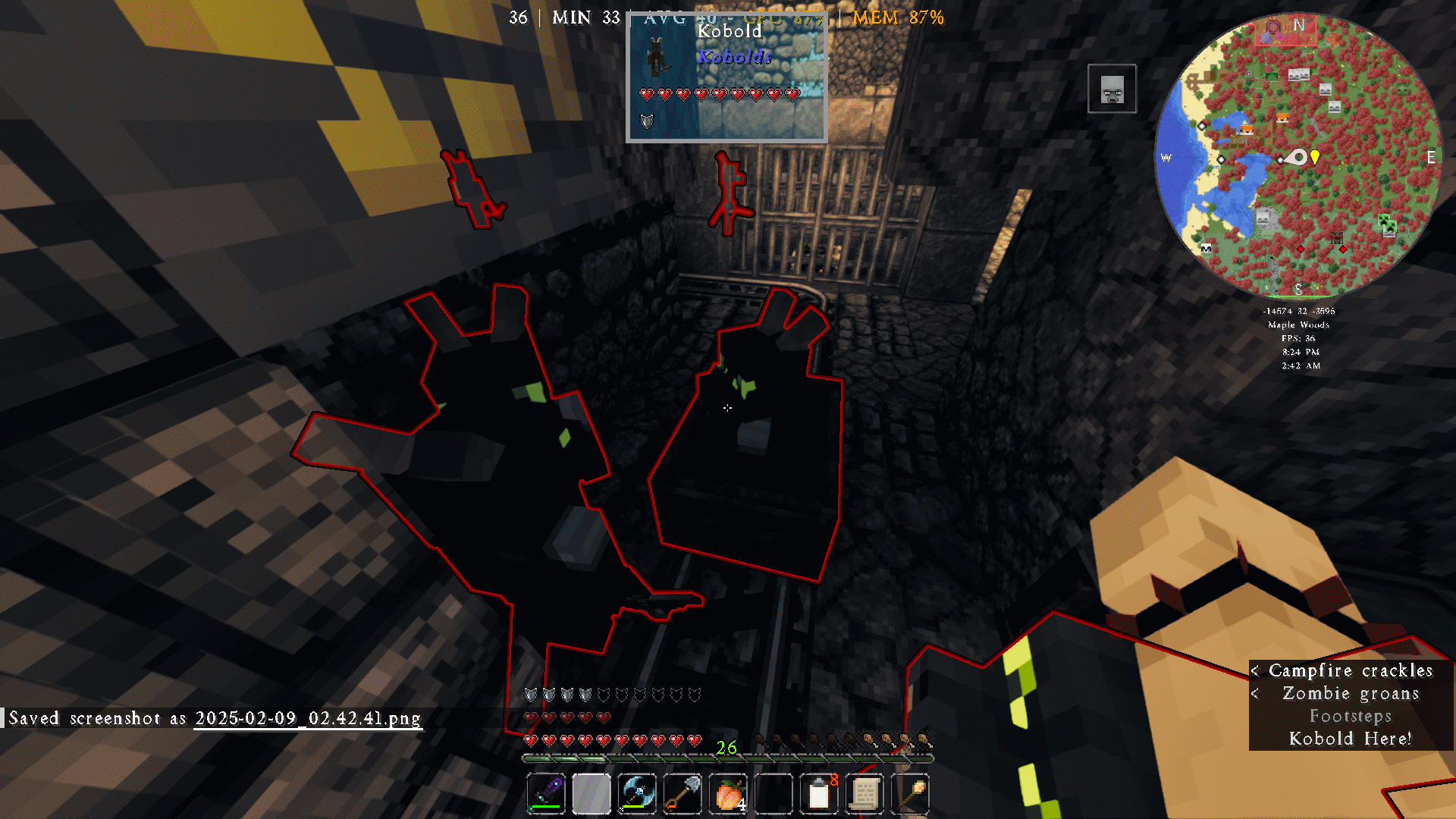Click the yellow waypoint pin on the minimap

tap(1314, 156)
